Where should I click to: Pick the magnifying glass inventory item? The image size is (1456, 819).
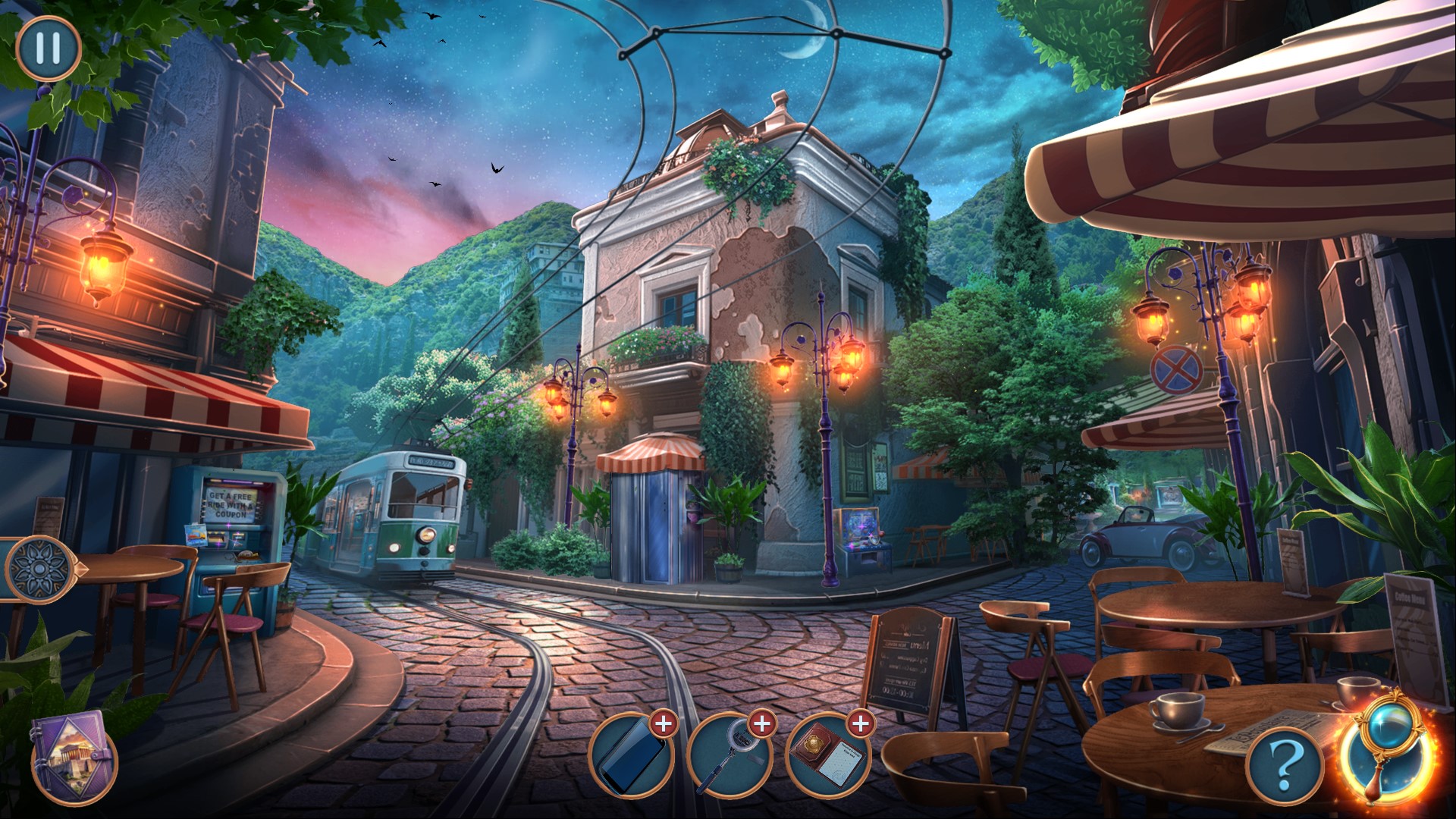pos(729,757)
